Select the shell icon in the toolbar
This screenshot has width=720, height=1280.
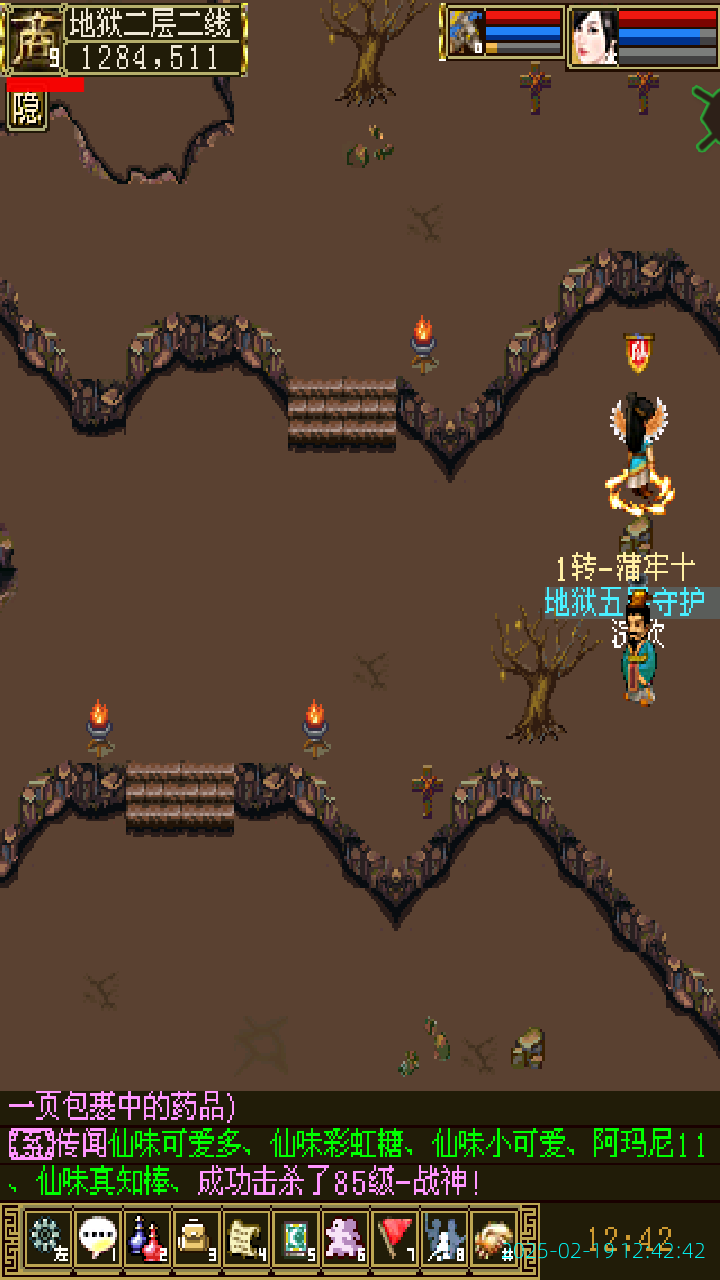(x=493, y=1238)
